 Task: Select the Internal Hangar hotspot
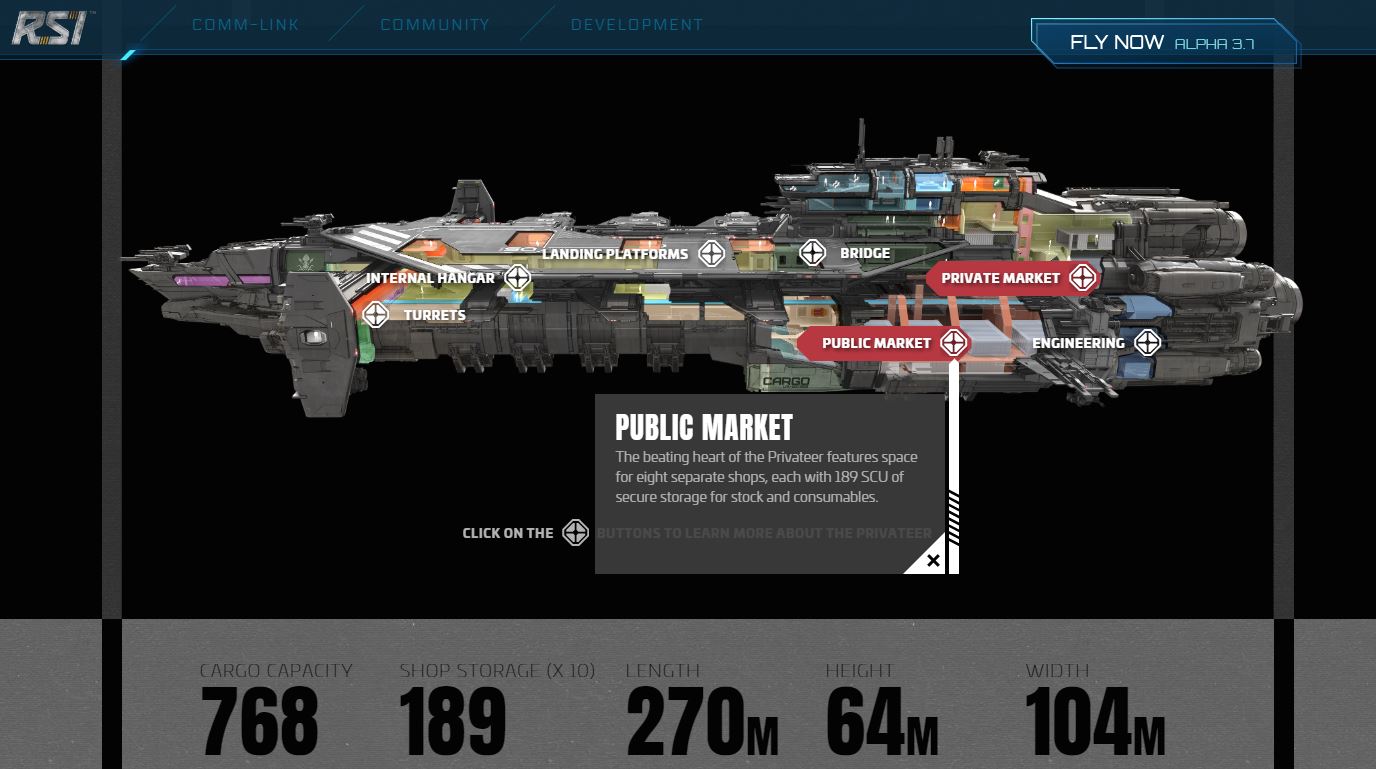click(x=517, y=278)
